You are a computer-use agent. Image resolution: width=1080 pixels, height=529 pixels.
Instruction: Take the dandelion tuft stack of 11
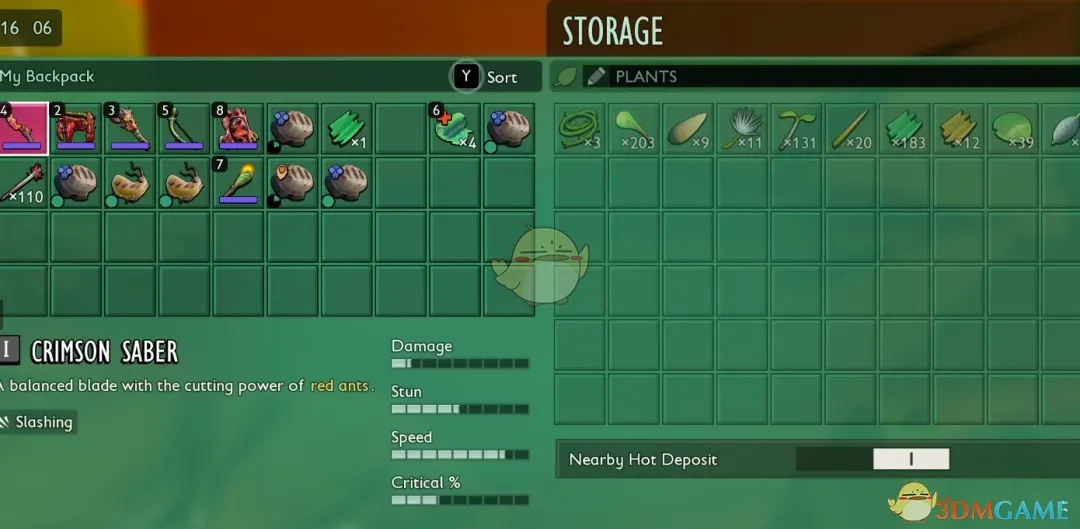pyautogui.click(x=742, y=129)
